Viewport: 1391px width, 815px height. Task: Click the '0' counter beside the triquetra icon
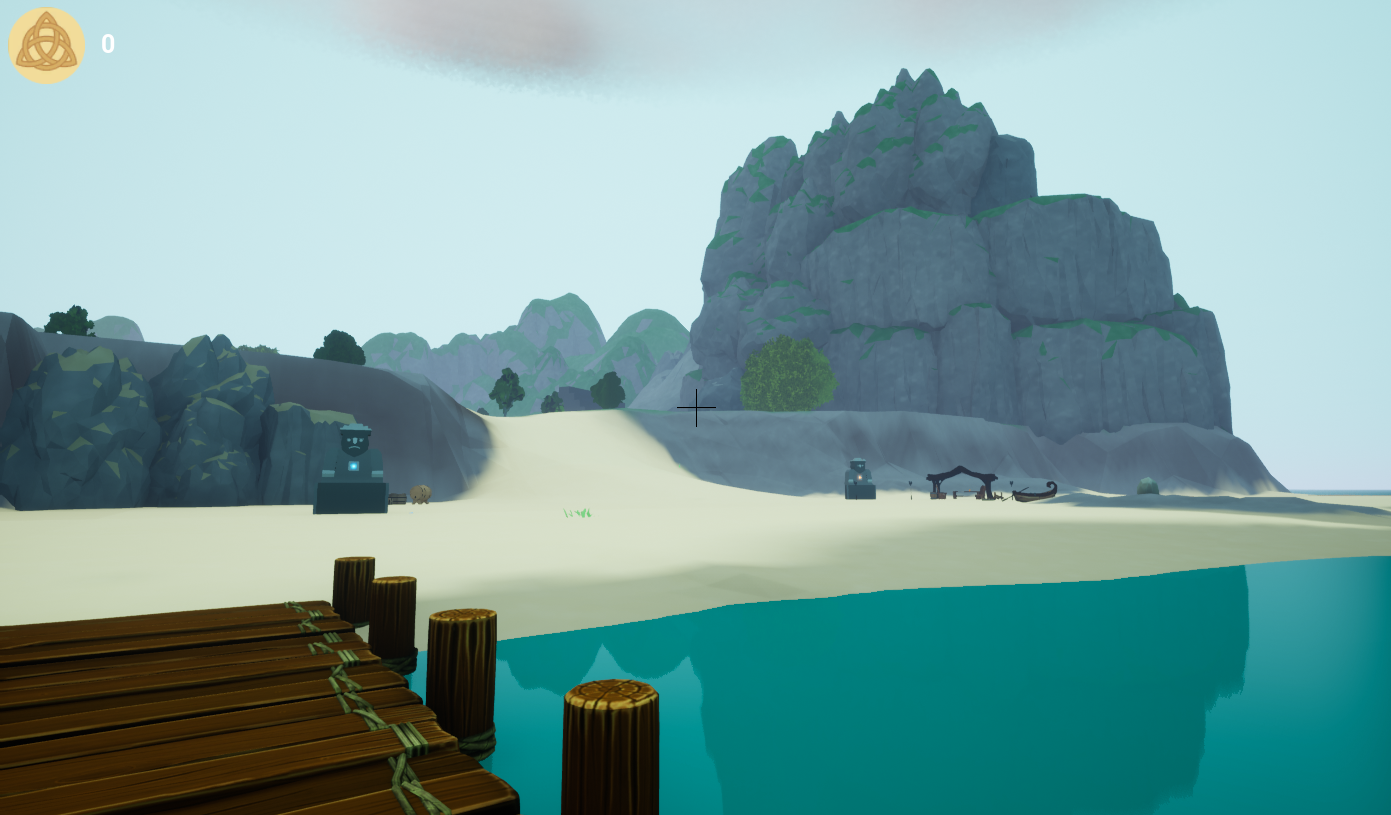107,43
